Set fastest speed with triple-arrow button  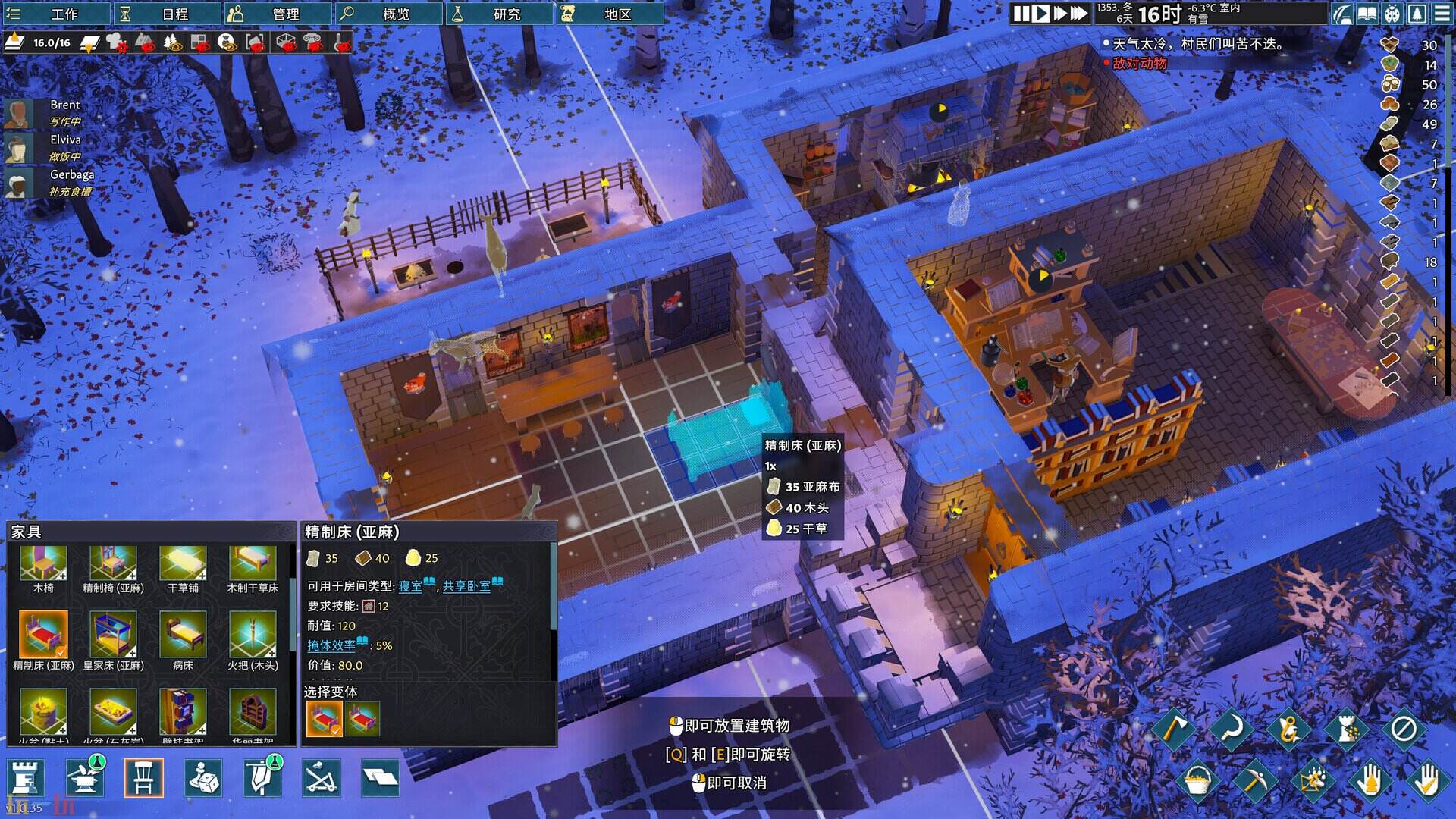pyautogui.click(x=1078, y=14)
